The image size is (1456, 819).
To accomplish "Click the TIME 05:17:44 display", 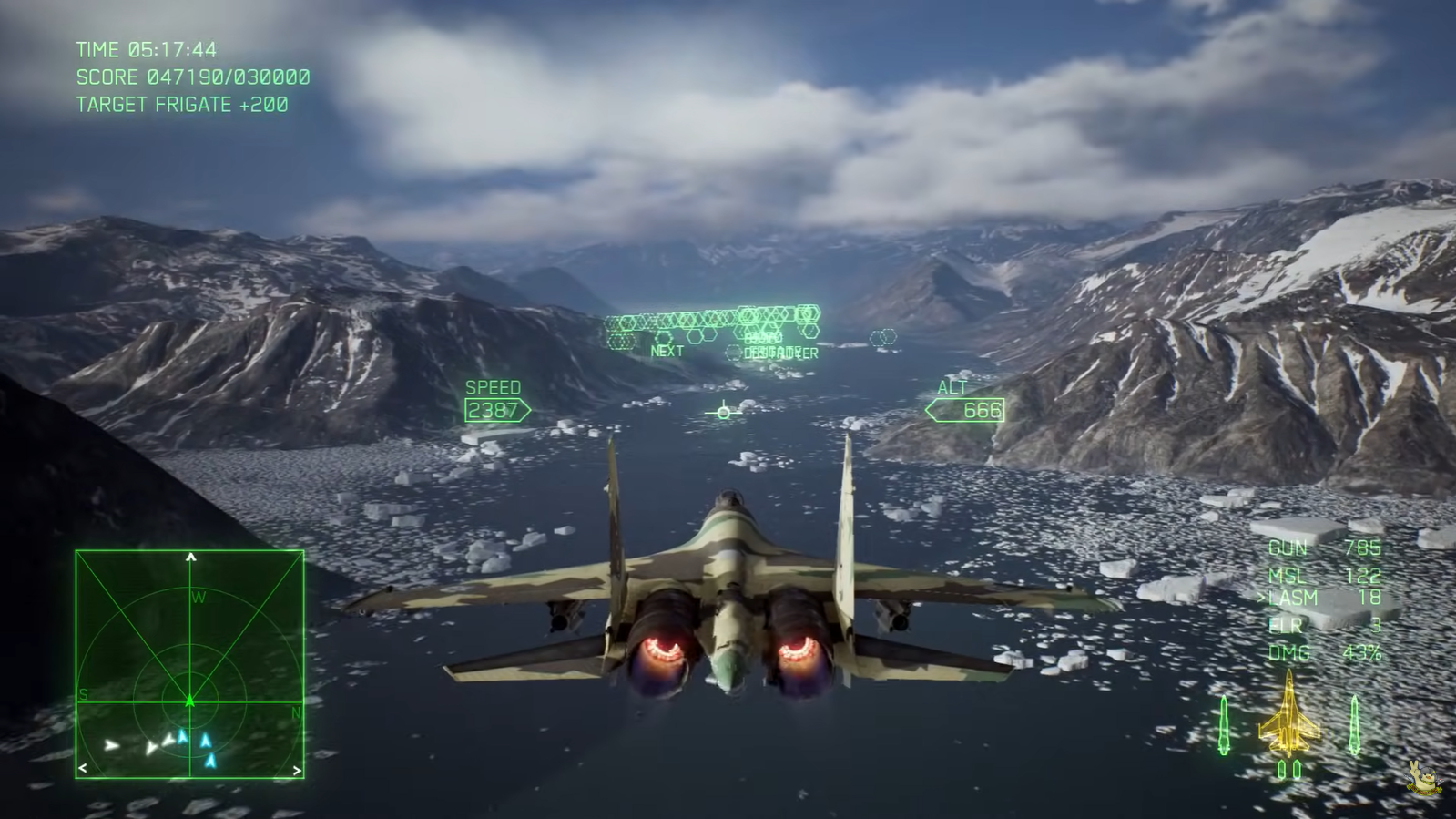I will (146, 51).
